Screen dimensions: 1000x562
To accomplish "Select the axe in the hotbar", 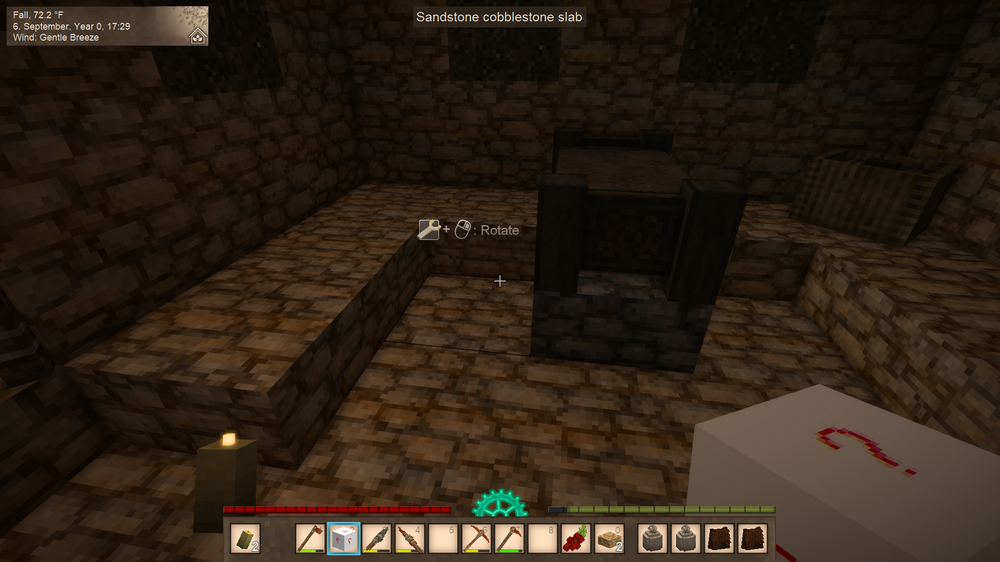I will [x=310, y=539].
